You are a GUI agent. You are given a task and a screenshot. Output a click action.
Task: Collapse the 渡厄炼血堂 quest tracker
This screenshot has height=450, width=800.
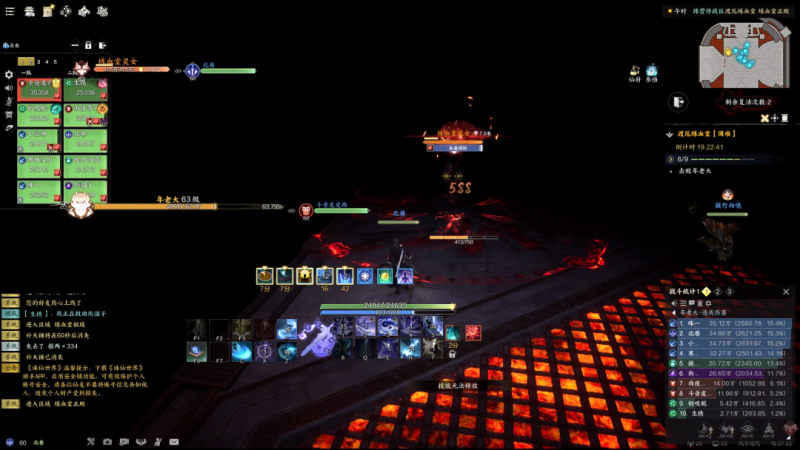point(671,132)
